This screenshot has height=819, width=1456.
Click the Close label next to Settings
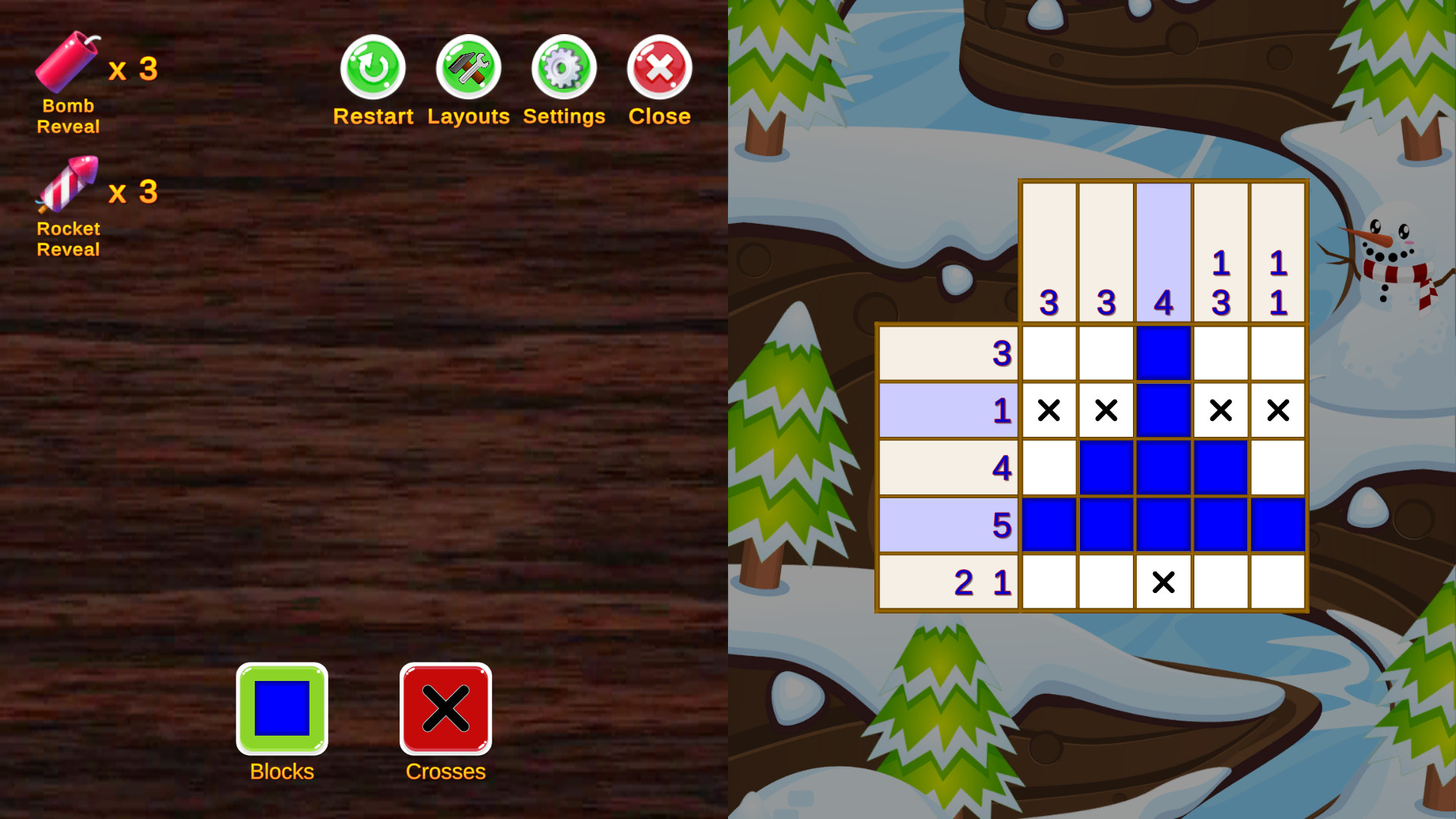point(658,116)
